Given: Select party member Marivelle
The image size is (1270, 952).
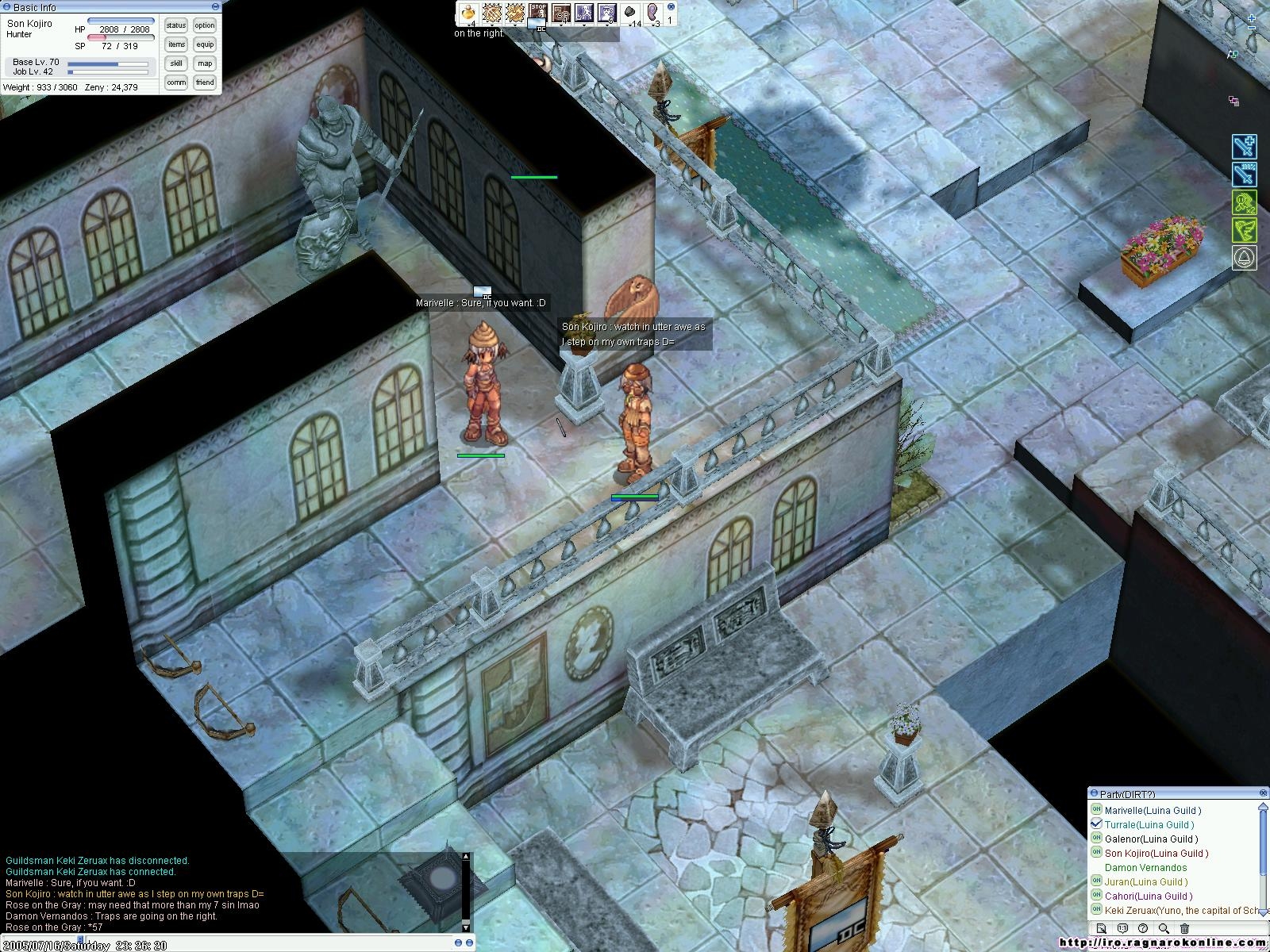Looking at the screenshot, I should point(1153,810).
